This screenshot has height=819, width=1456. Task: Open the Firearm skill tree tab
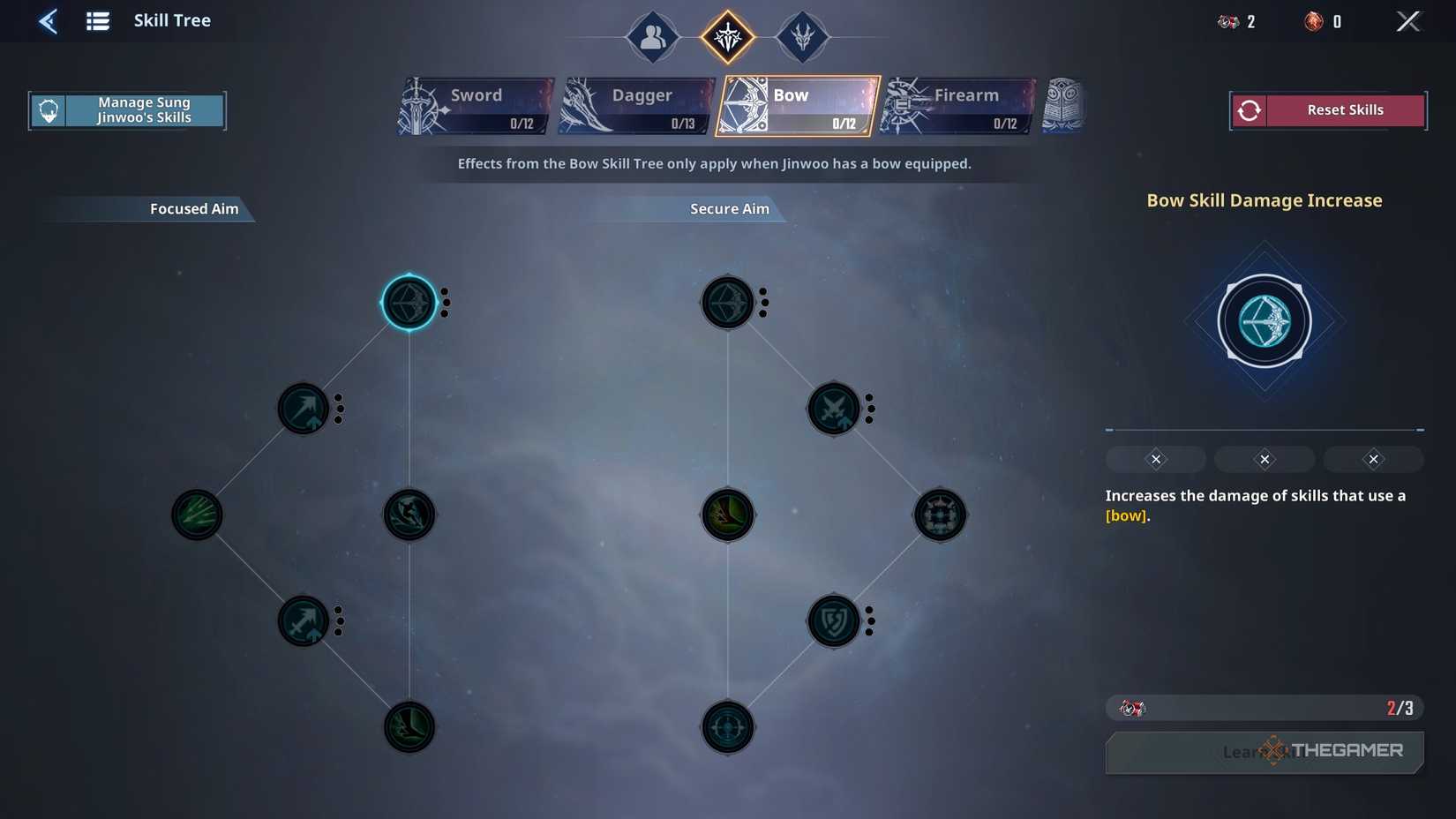[957, 104]
